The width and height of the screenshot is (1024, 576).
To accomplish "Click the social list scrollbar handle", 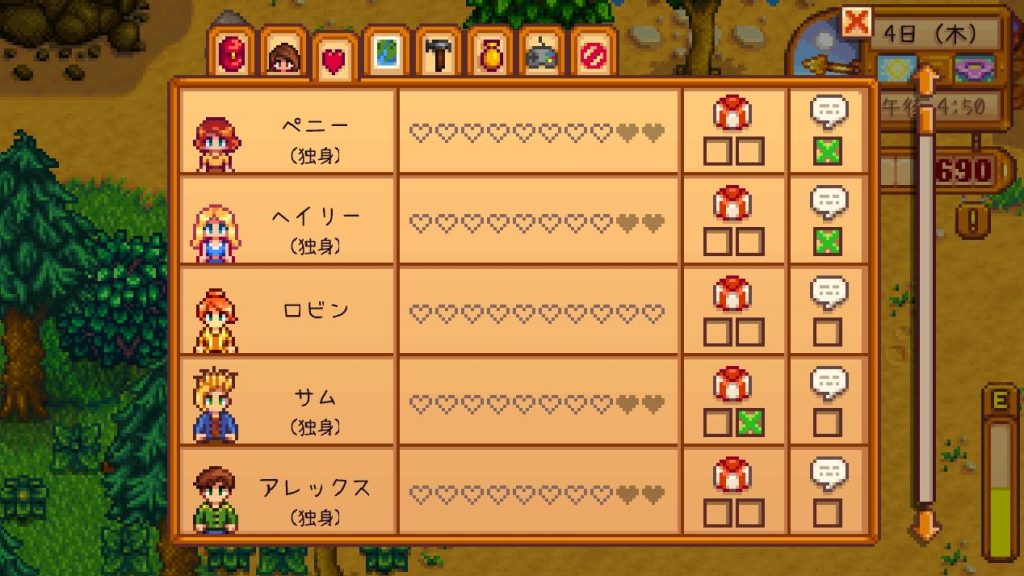I will click(x=926, y=120).
